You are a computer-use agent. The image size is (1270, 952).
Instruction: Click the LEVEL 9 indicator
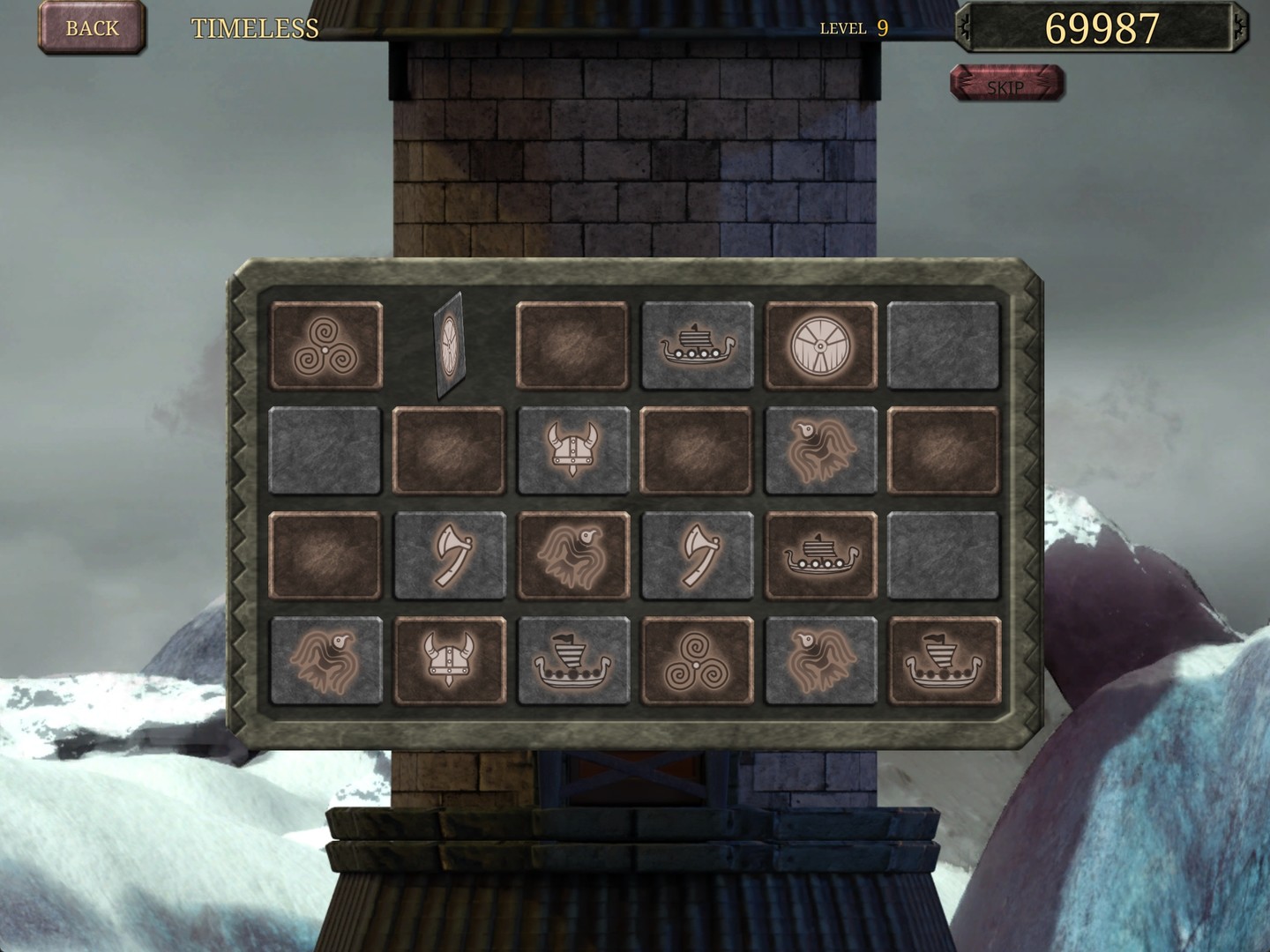point(854,28)
